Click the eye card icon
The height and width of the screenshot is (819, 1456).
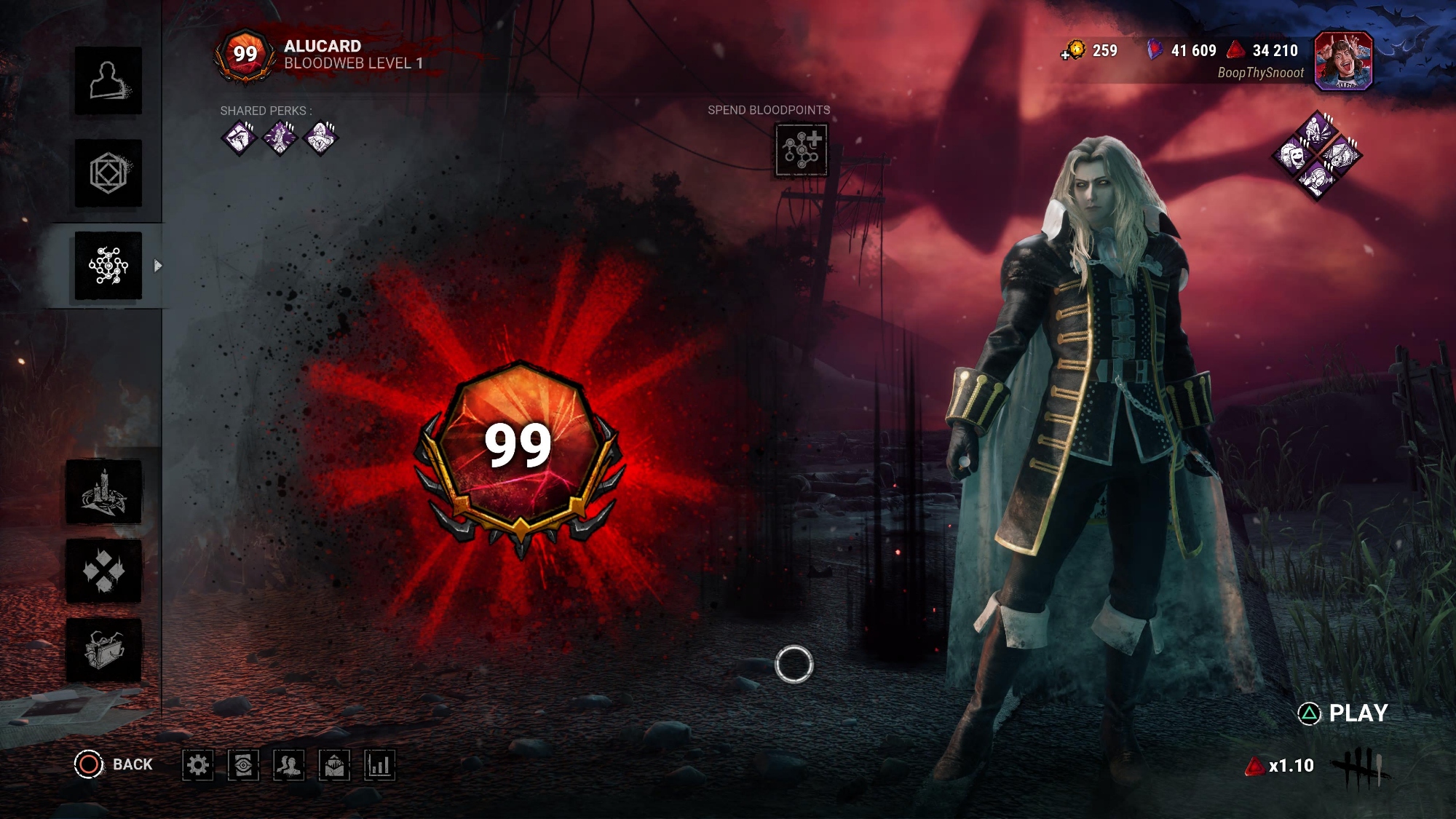pyautogui.click(x=243, y=765)
